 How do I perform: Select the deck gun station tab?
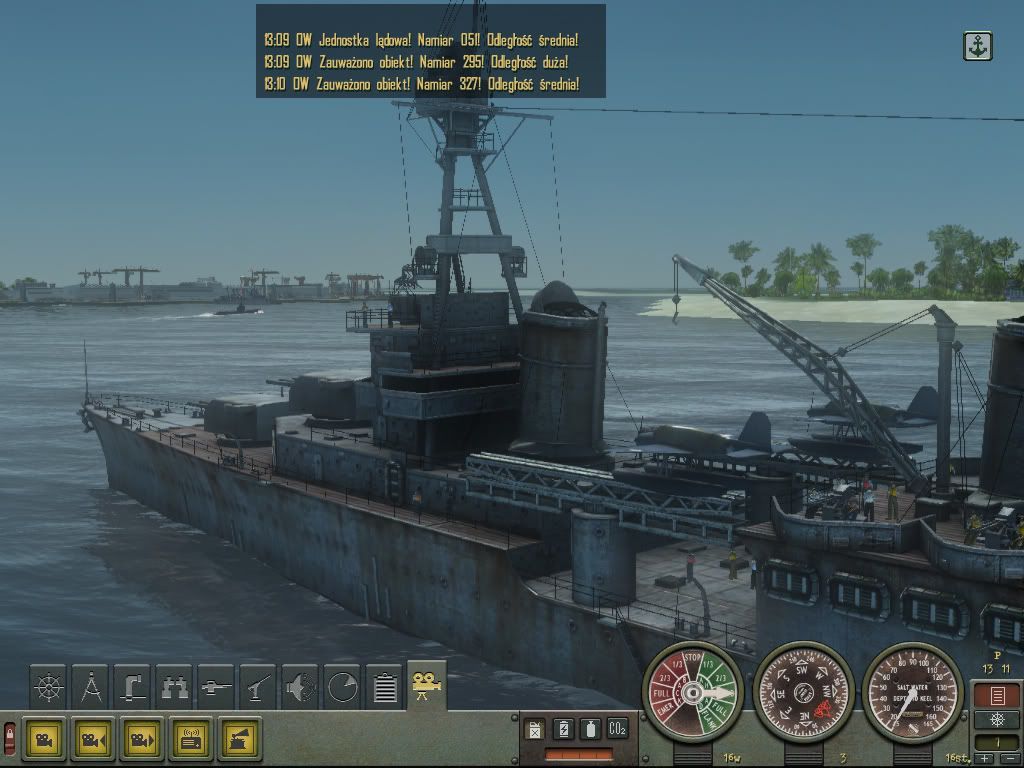[x=216, y=688]
